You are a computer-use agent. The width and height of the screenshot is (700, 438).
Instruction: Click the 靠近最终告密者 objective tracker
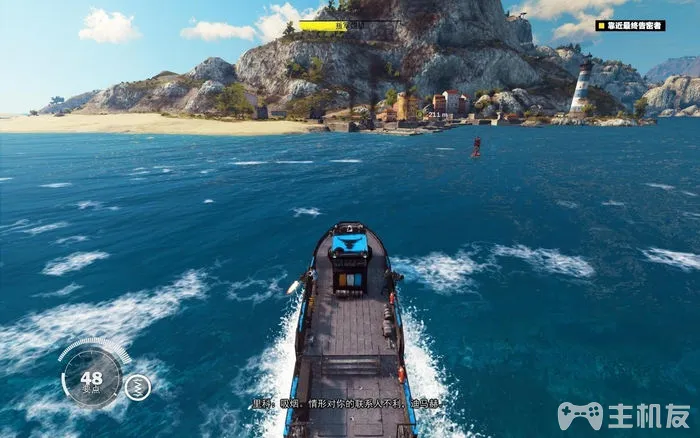click(x=630, y=25)
